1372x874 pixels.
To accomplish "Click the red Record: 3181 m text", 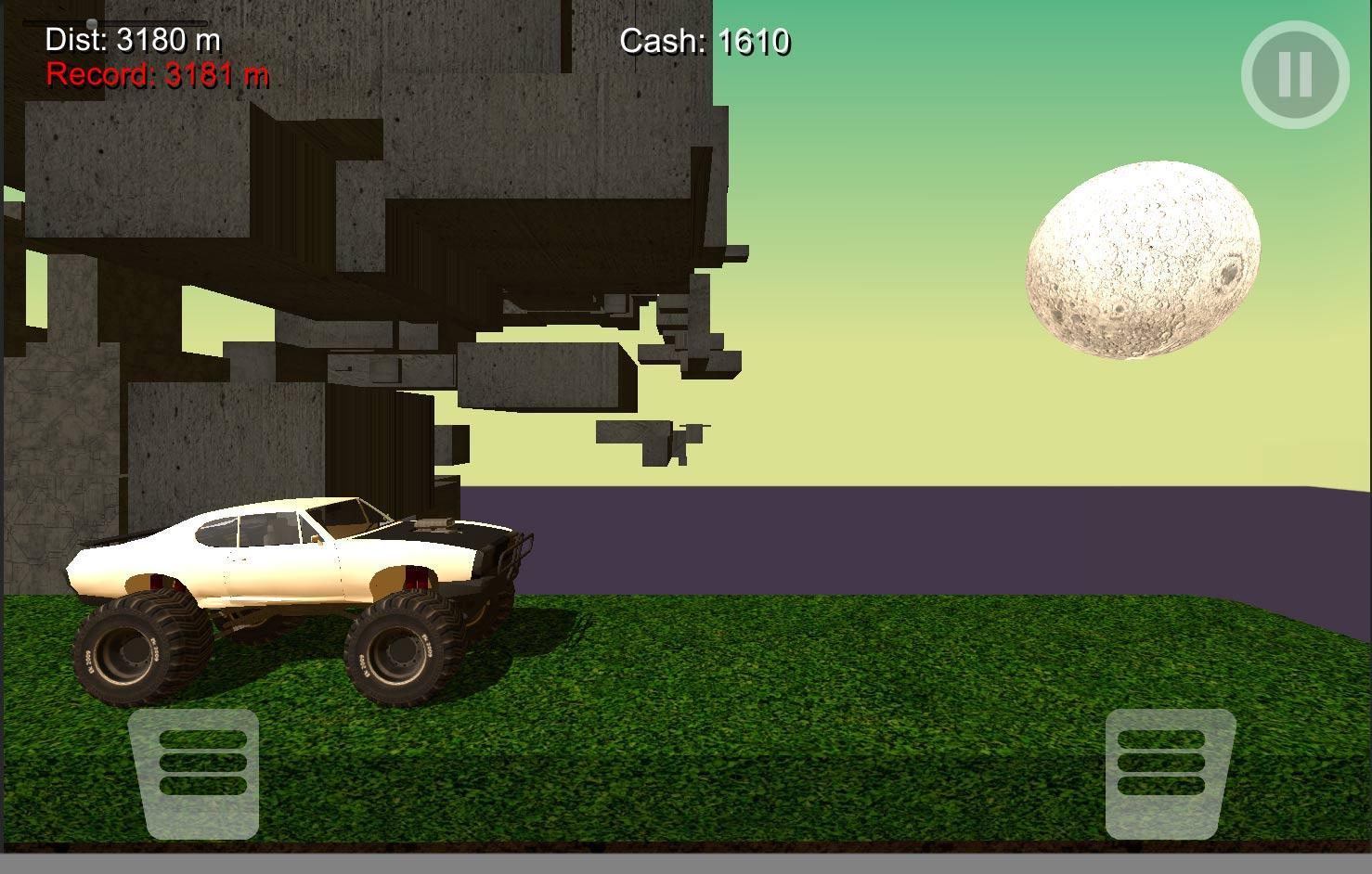I will 156,74.
